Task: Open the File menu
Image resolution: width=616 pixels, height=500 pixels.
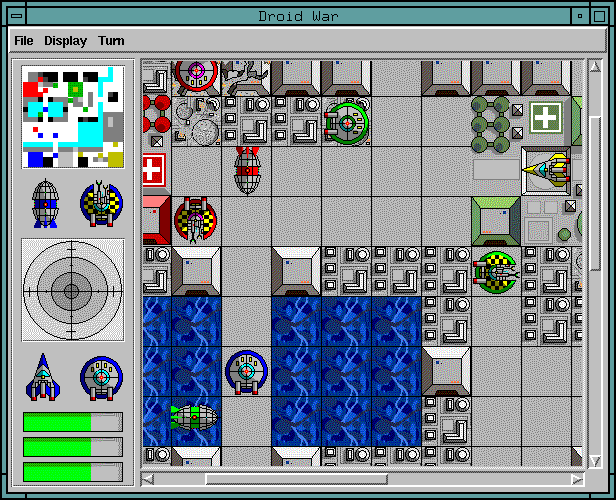Action: 24,41
